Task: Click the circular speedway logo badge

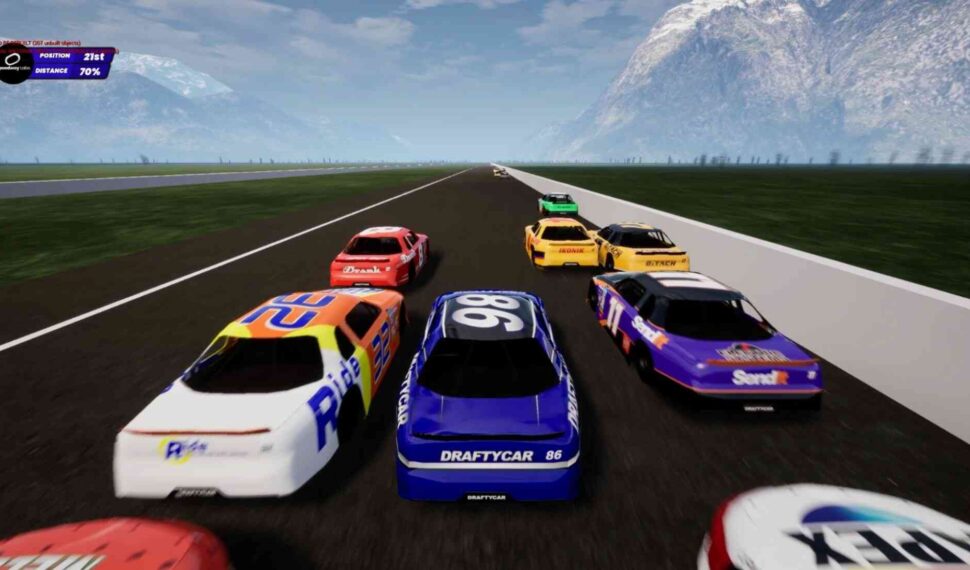Action: tap(15, 63)
